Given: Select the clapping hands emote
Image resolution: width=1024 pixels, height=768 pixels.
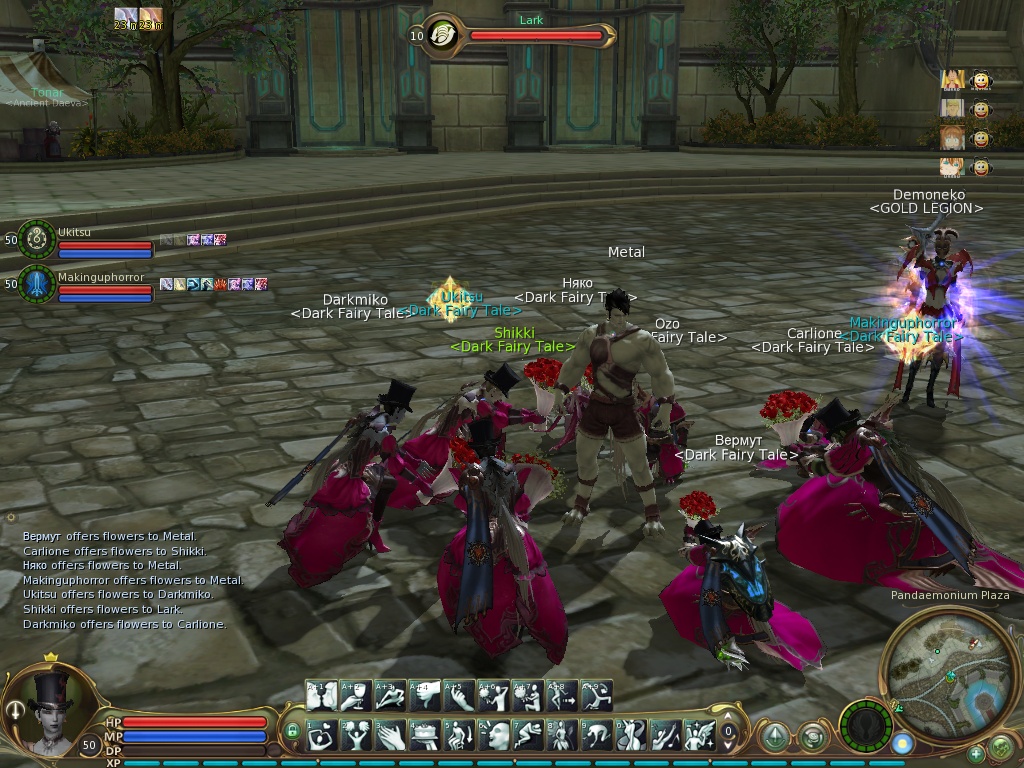Looking at the screenshot, I should pyautogui.click(x=391, y=736).
